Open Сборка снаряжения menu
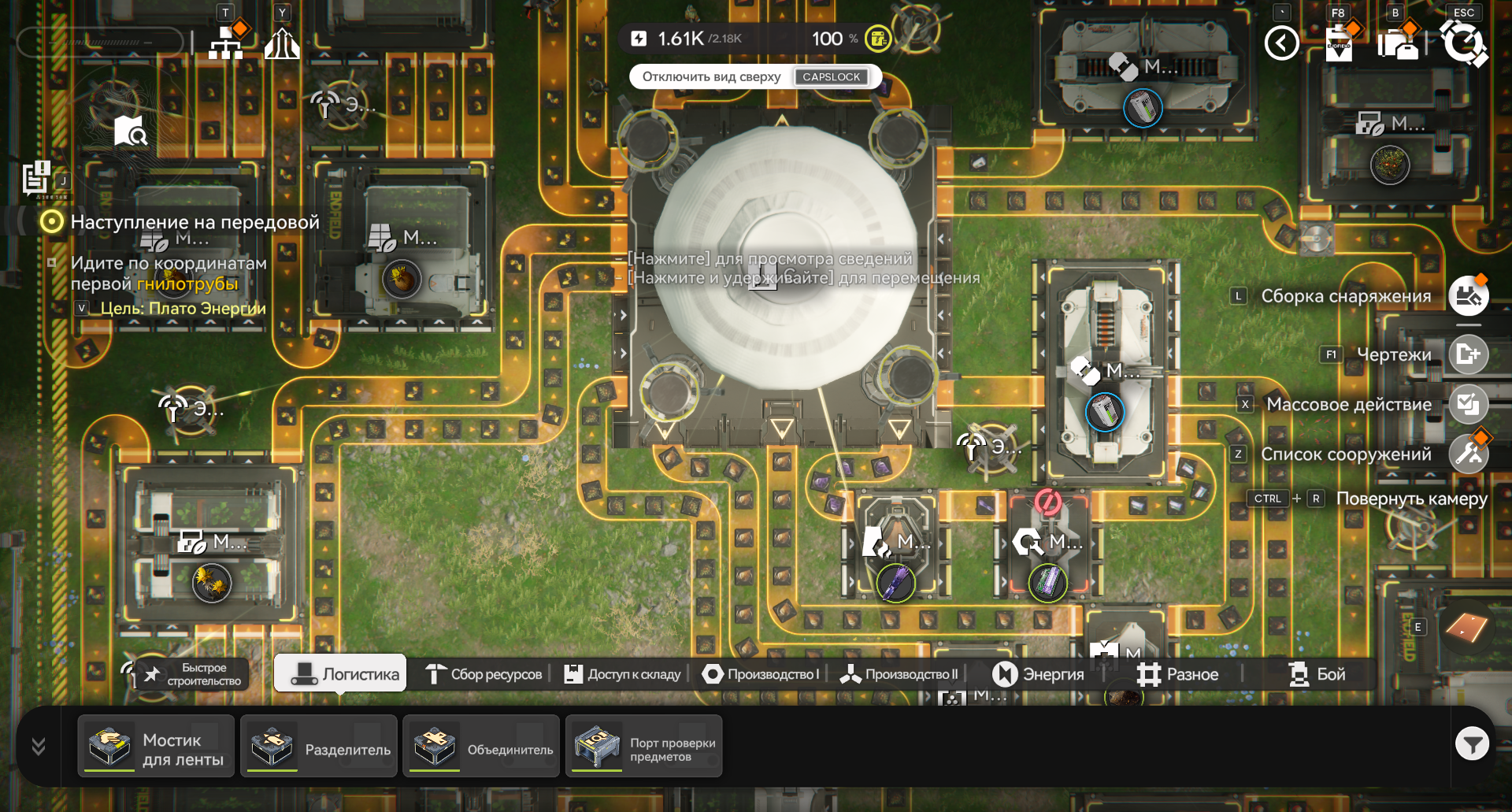This screenshot has height=812, width=1512. pyautogui.click(x=1468, y=296)
